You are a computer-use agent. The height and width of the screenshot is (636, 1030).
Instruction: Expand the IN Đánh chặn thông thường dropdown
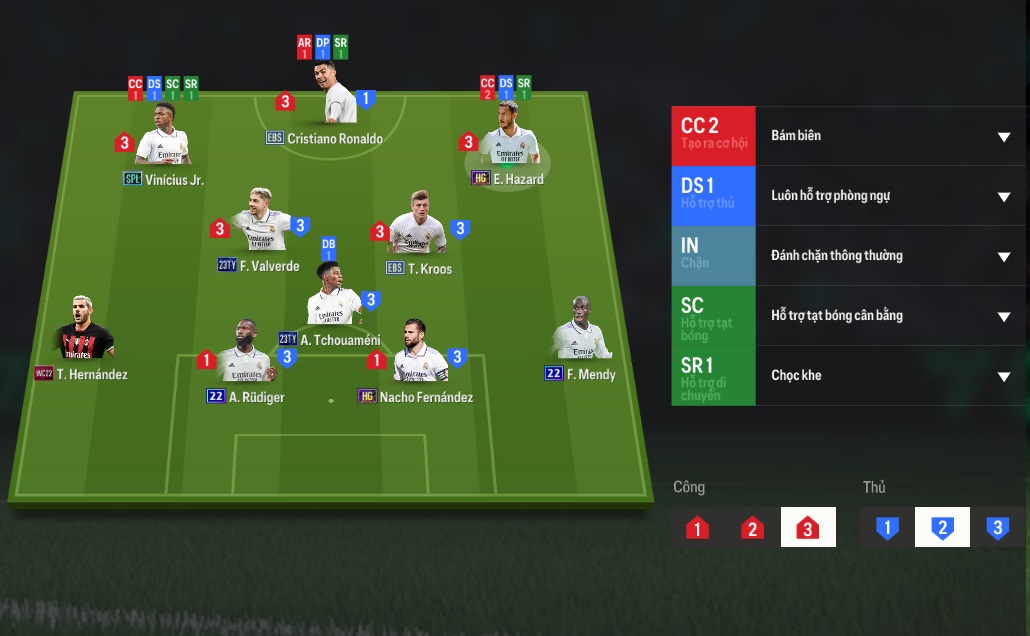pos(1003,256)
